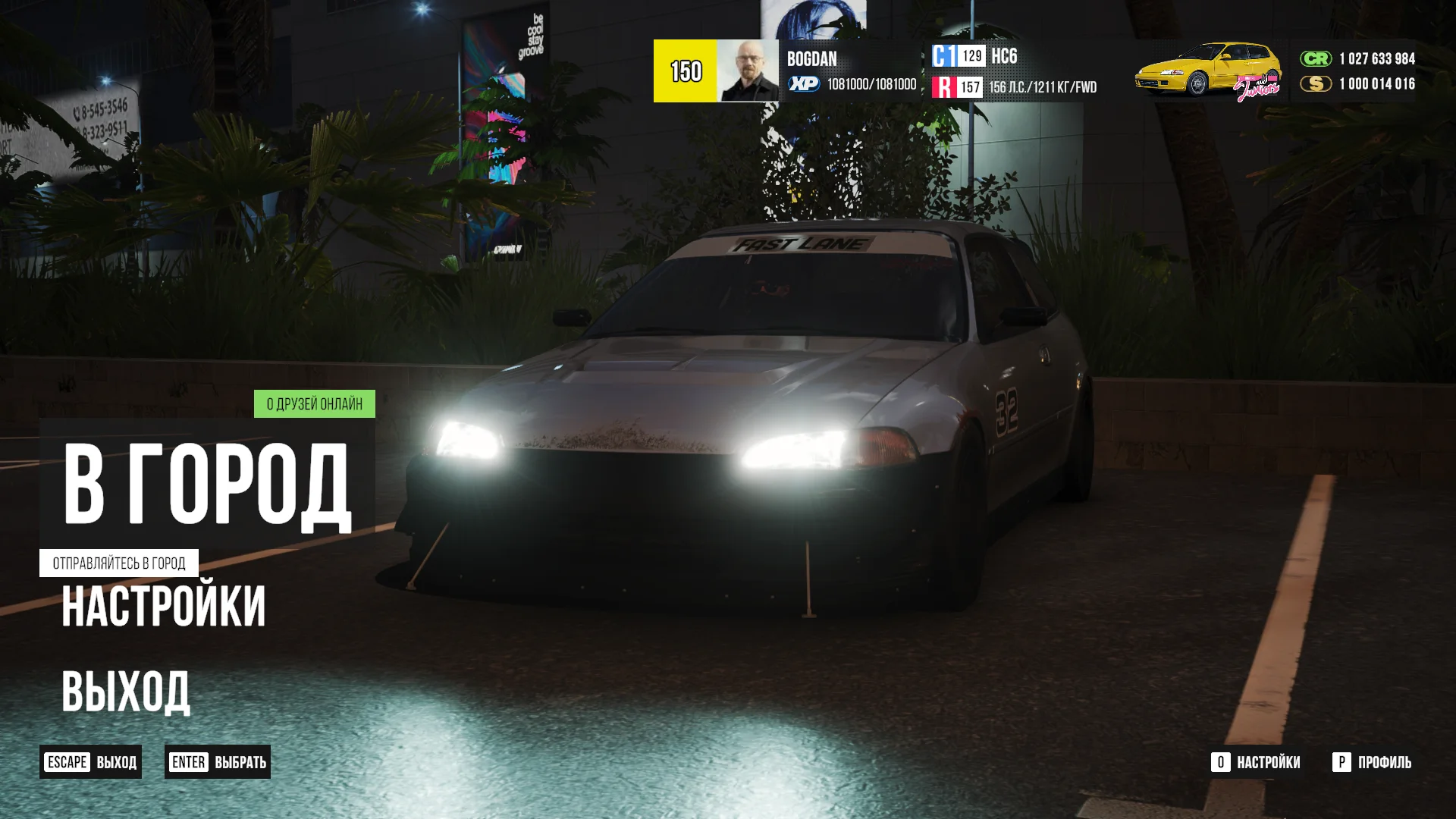Screen dimensions: 1456x819
Task: Select the В ГОРОД menu entry
Action: pos(206,484)
